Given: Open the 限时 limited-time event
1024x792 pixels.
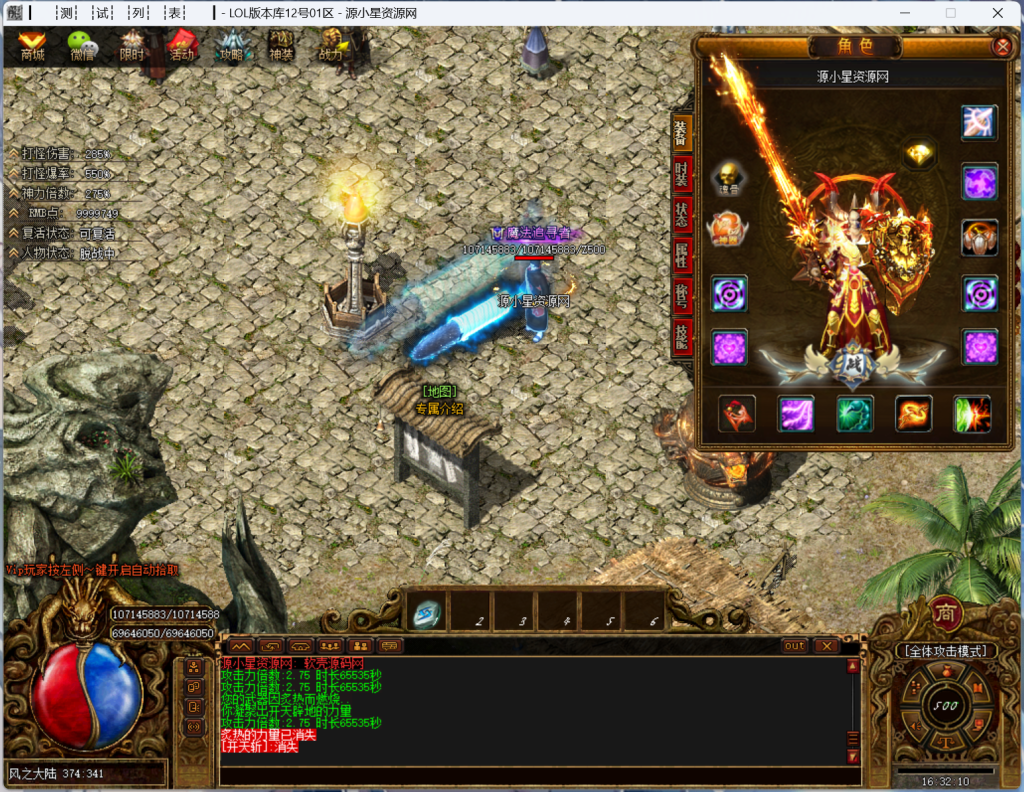Looking at the screenshot, I should (x=131, y=46).
